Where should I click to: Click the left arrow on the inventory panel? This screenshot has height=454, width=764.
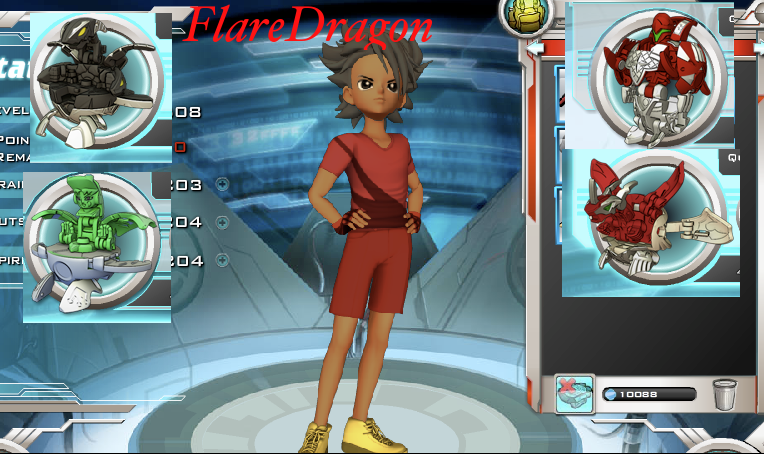(x=535, y=47)
